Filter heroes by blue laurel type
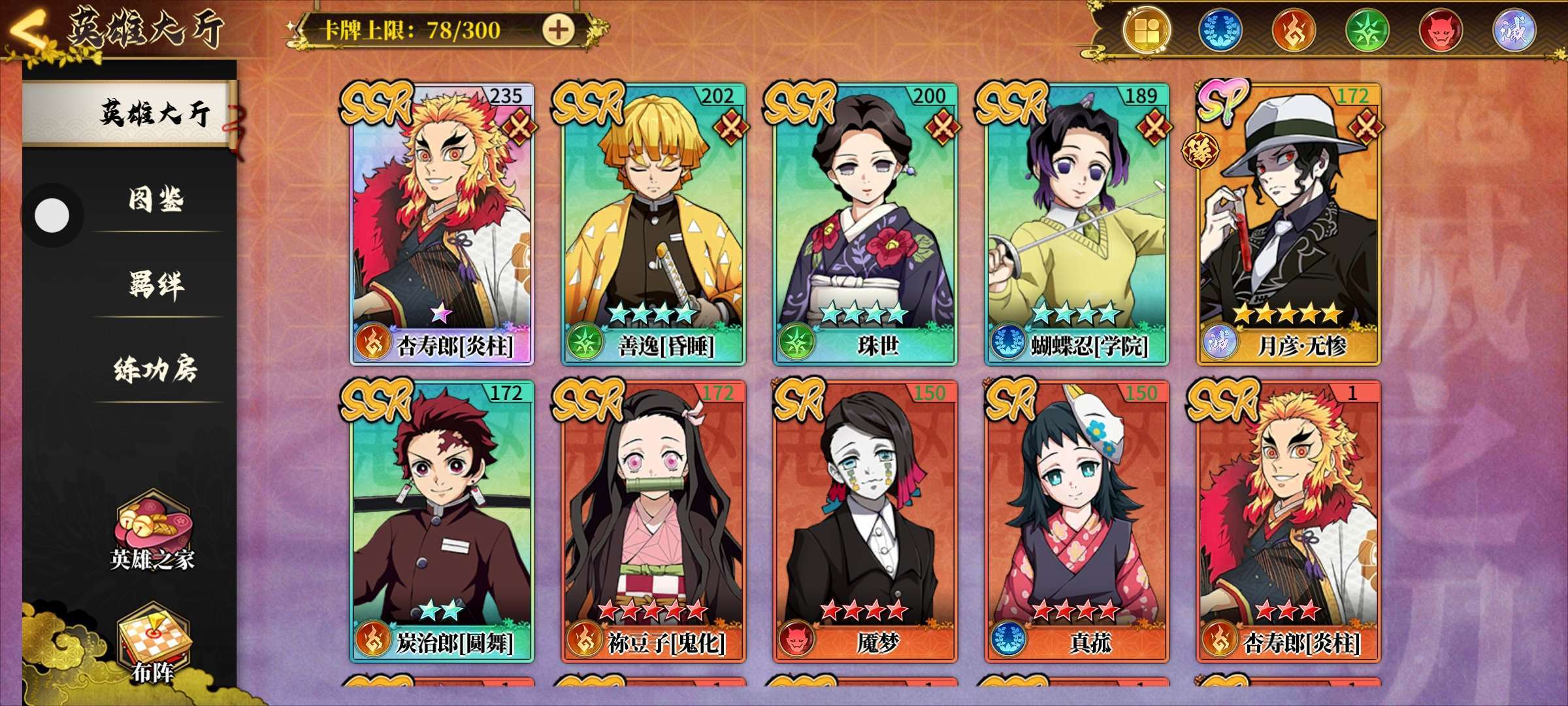Viewport: 1568px width, 706px height. click(1220, 30)
